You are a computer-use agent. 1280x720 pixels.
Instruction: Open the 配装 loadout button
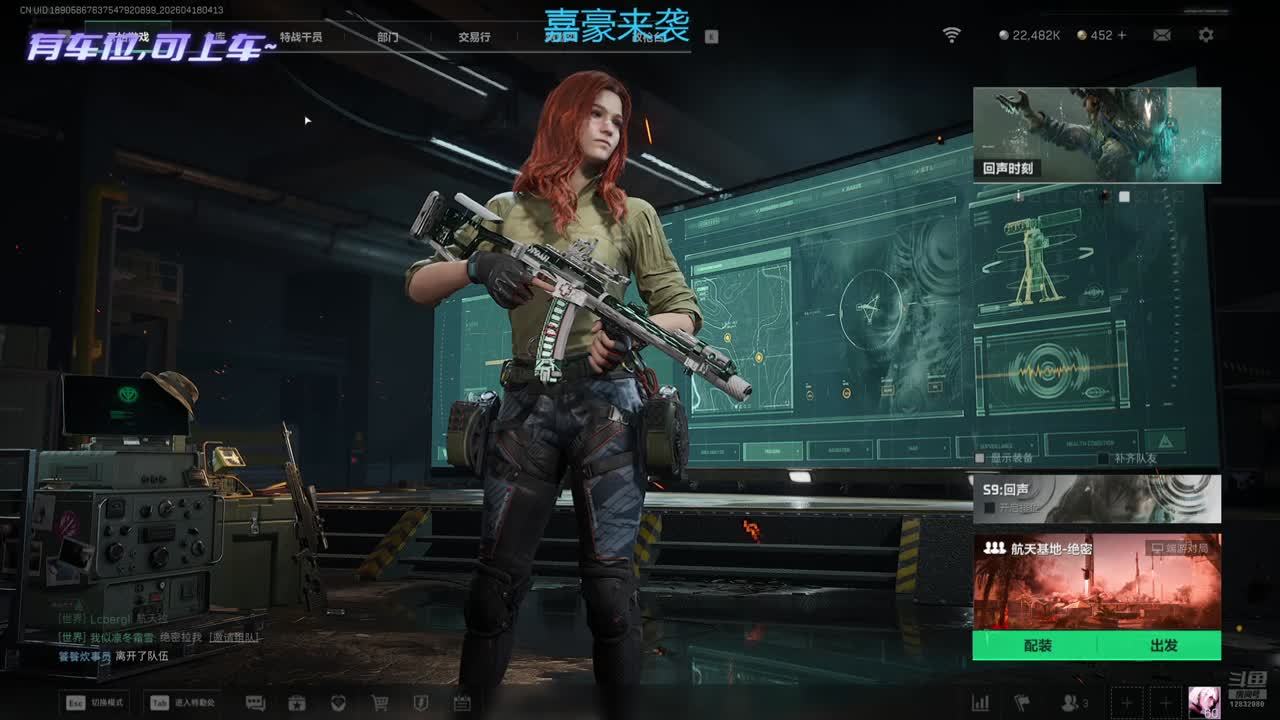[x=1037, y=646]
